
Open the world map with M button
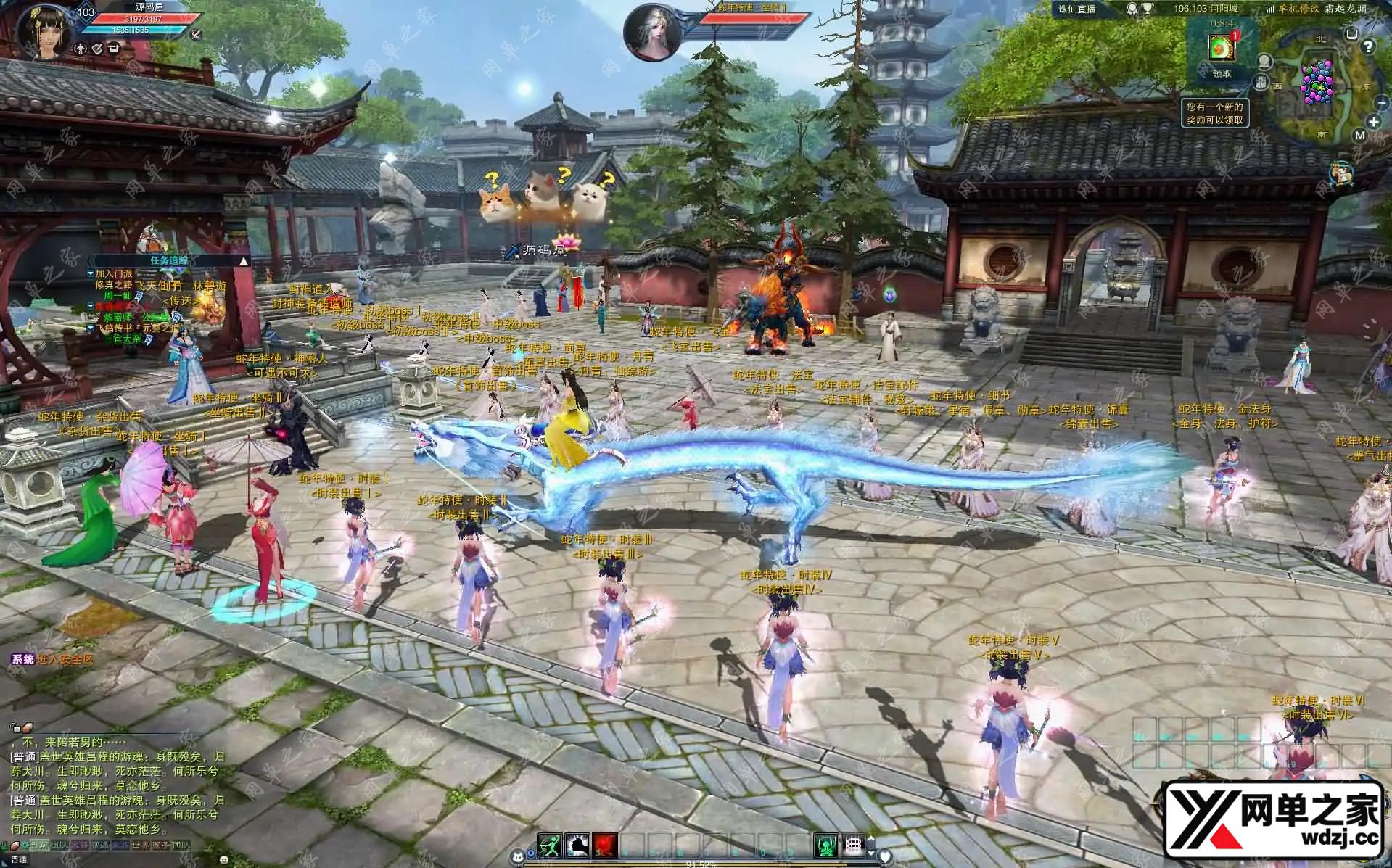coord(1359,135)
